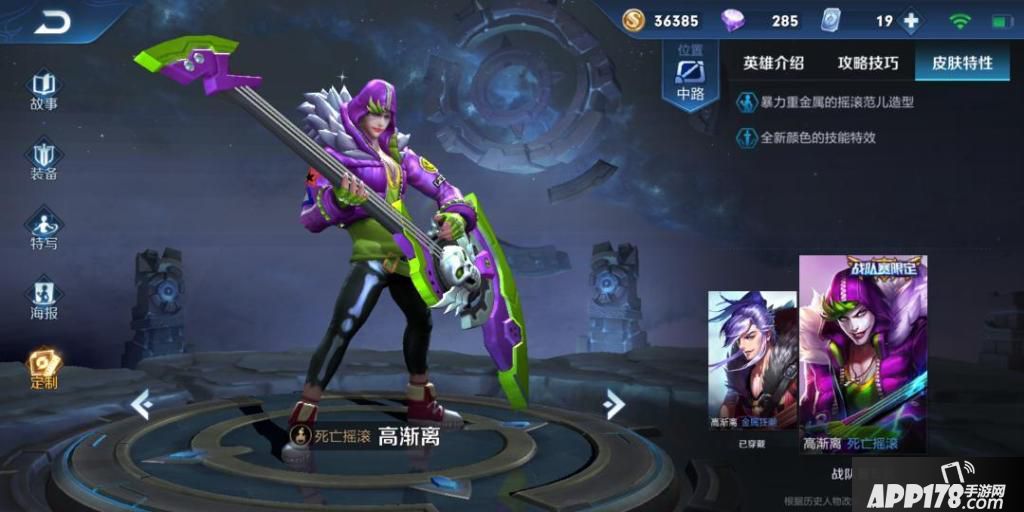Open the 海报 poster view
The image size is (1024, 512).
pos(43,297)
